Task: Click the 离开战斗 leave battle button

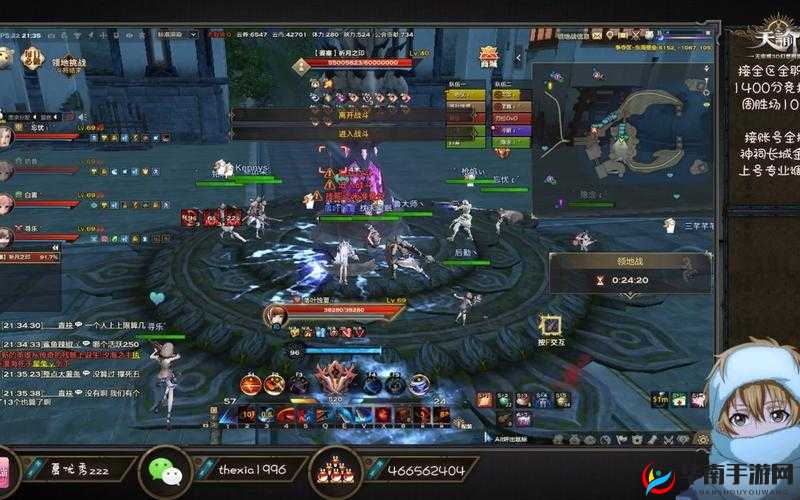Action: click(336, 115)
